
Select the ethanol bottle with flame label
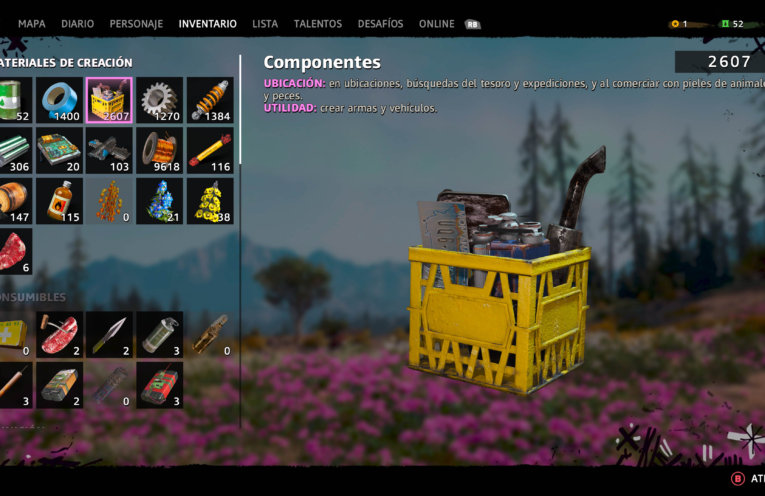[60, 201]
